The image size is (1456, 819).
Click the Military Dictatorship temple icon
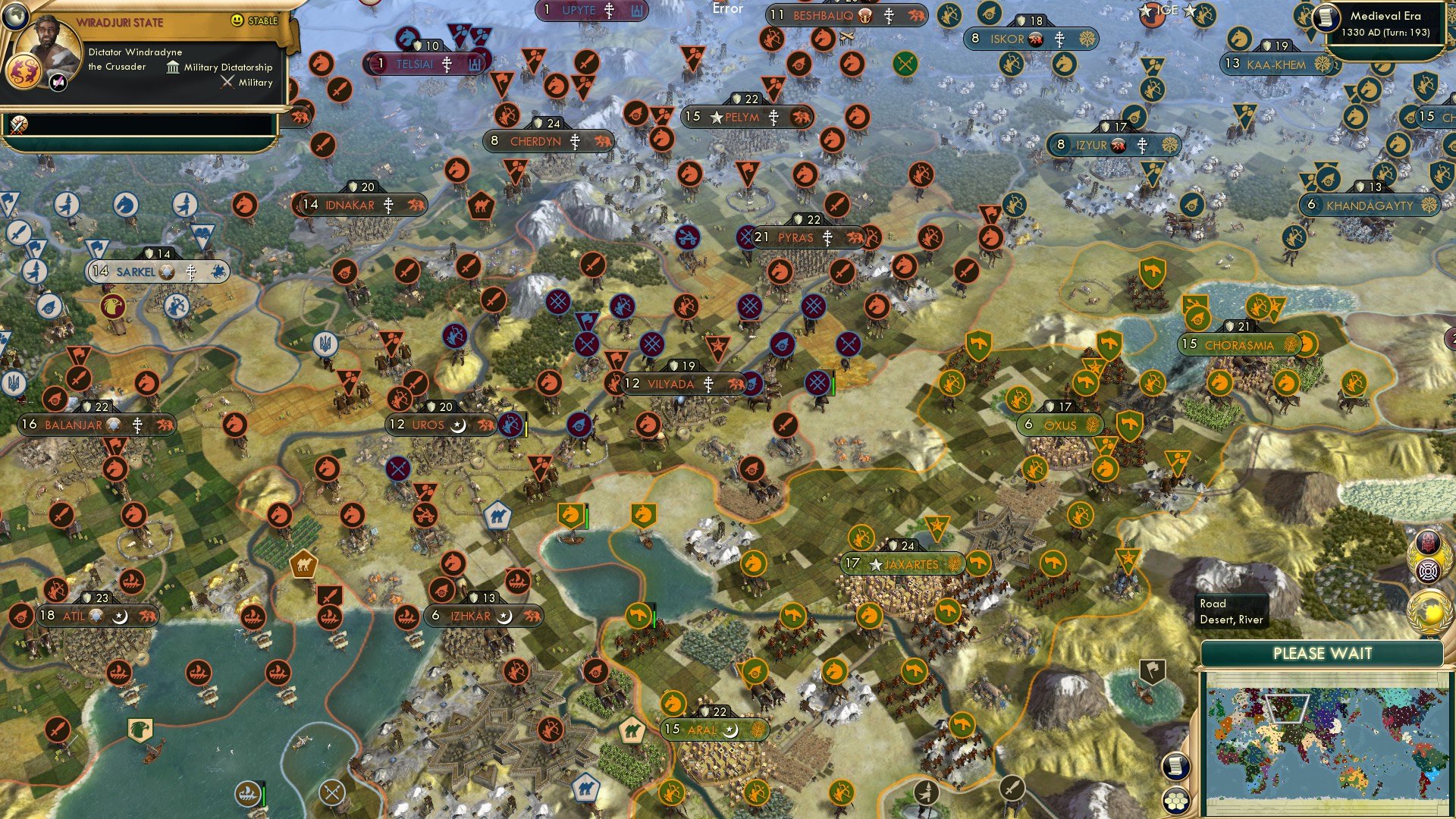click(x=173, y=67)
